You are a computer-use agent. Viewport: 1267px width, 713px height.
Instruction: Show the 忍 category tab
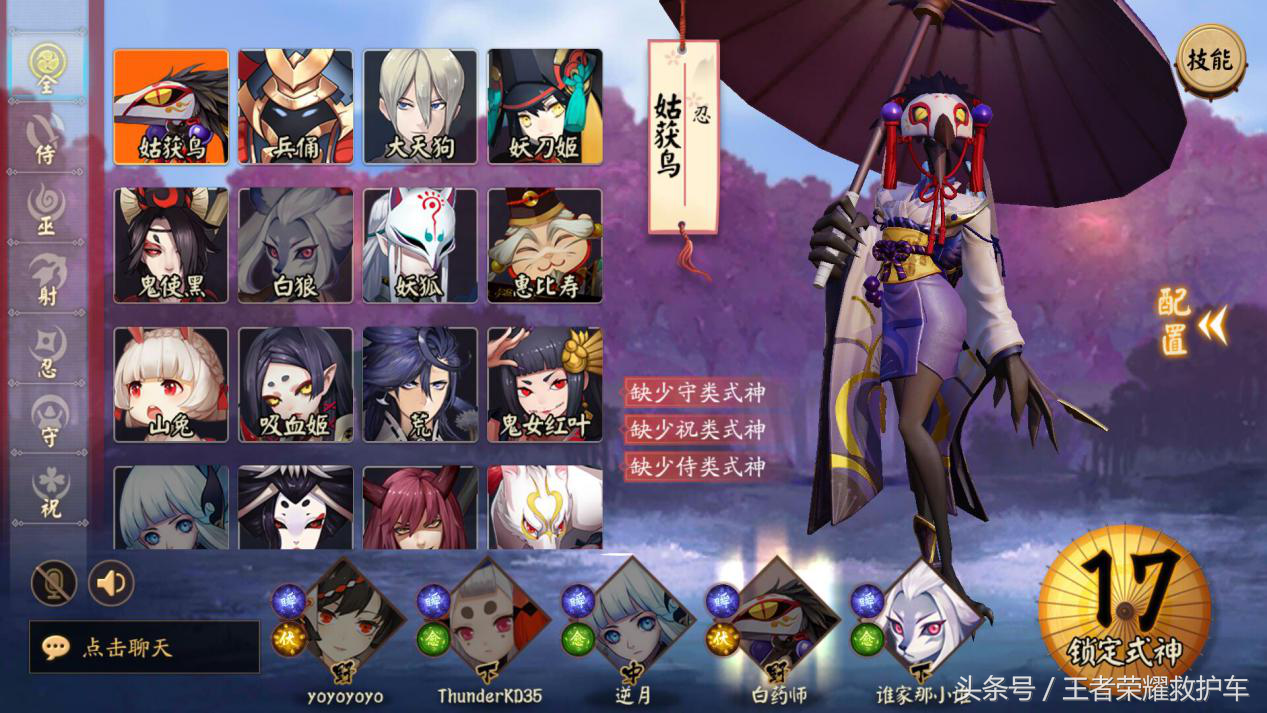click(48, 350)
